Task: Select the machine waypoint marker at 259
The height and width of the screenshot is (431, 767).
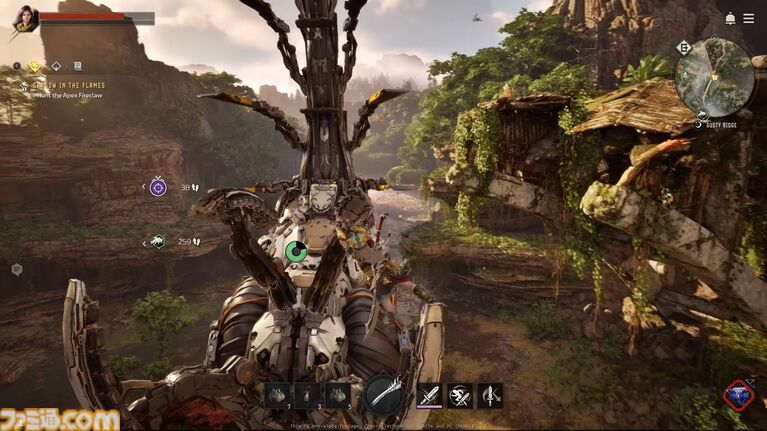Action: click(157, 241)
